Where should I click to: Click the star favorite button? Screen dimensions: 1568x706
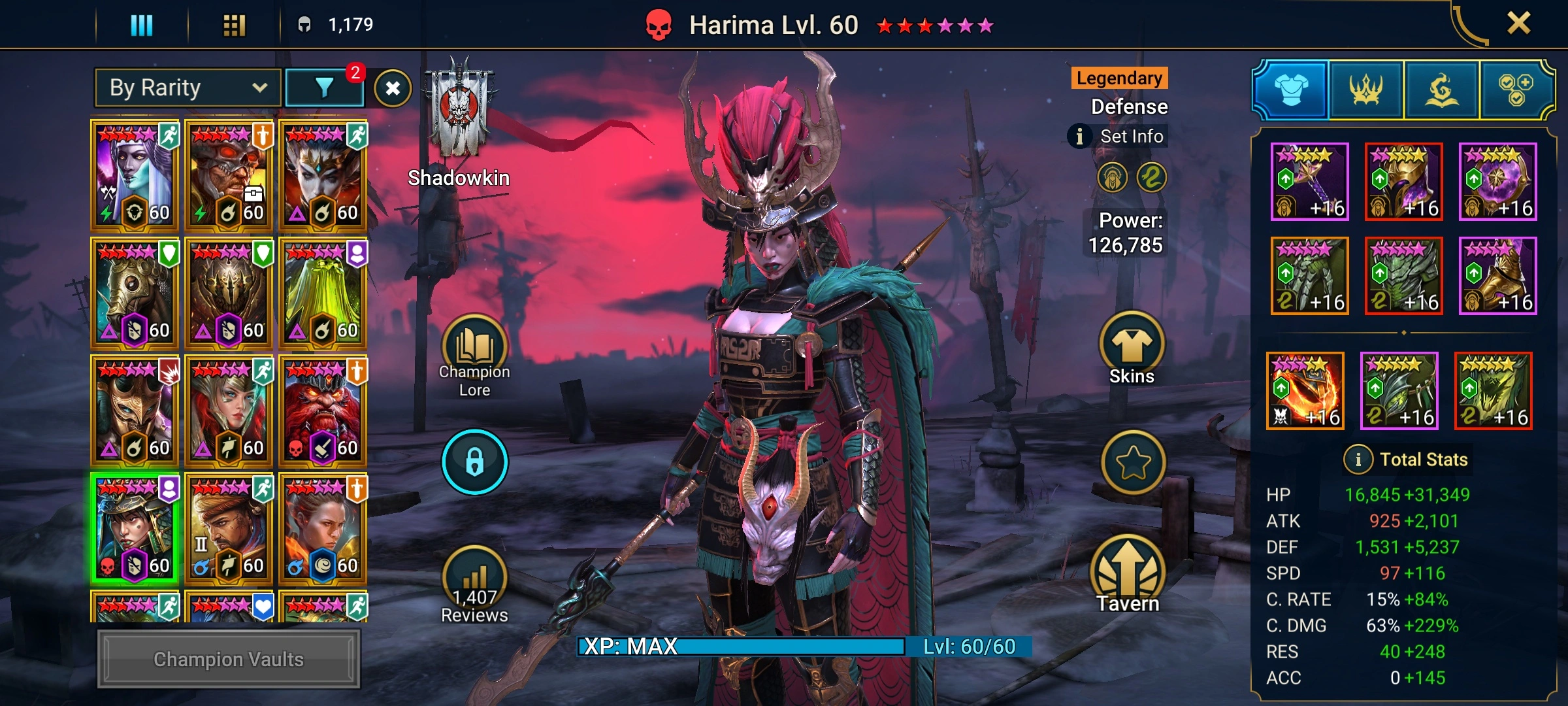tap(1133, 463)
